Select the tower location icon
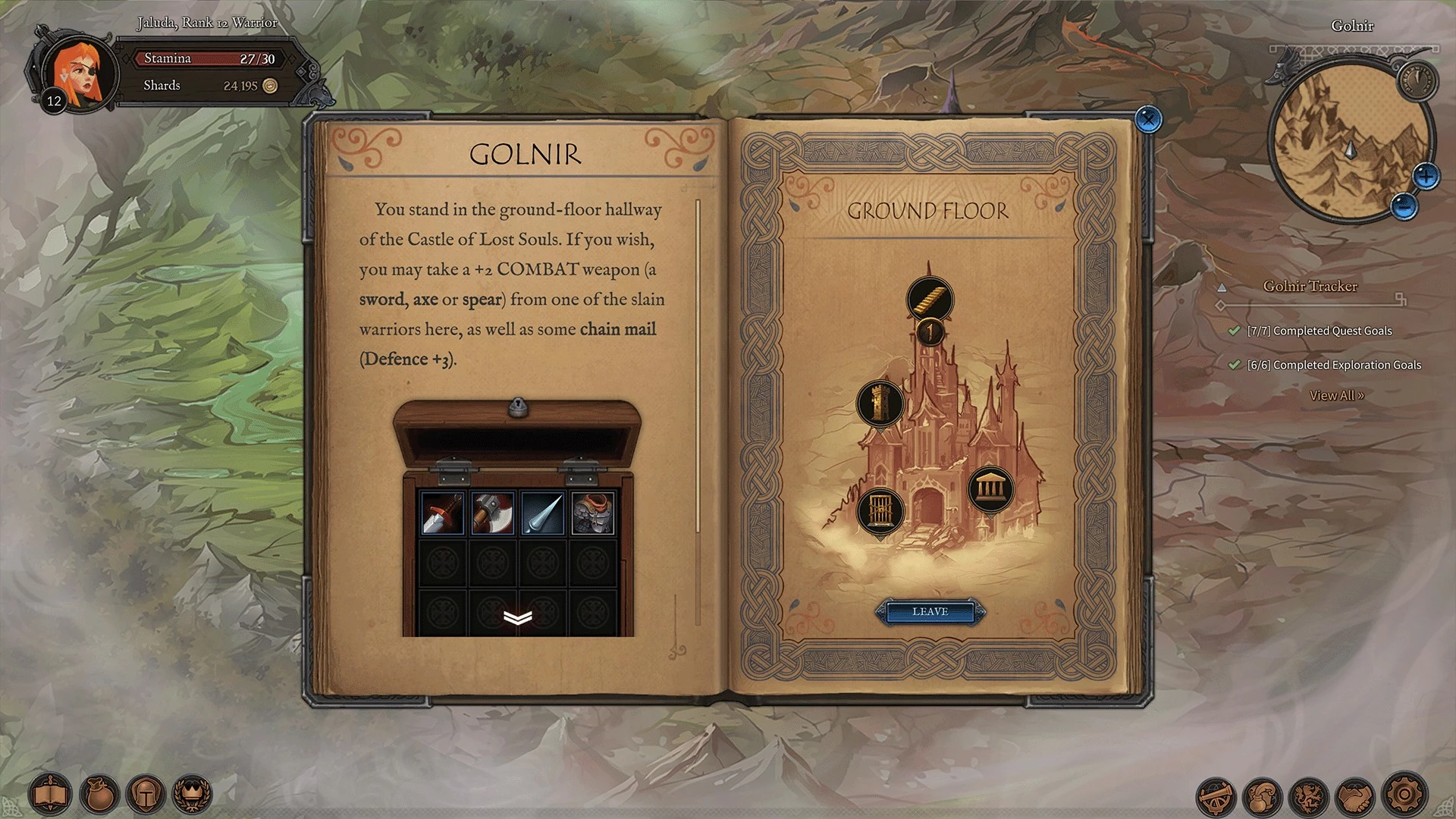This screenshot has height=819, width=1456. pos(880,403)
